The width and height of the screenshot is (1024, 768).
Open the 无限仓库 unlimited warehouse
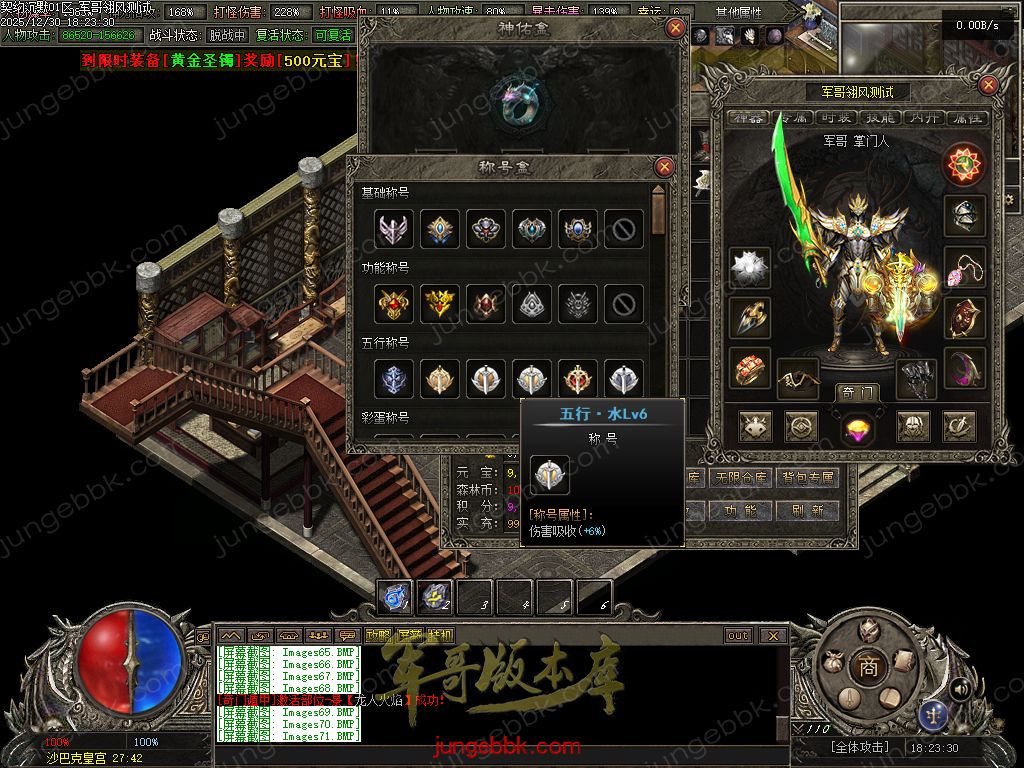click(x=741, y=479)
